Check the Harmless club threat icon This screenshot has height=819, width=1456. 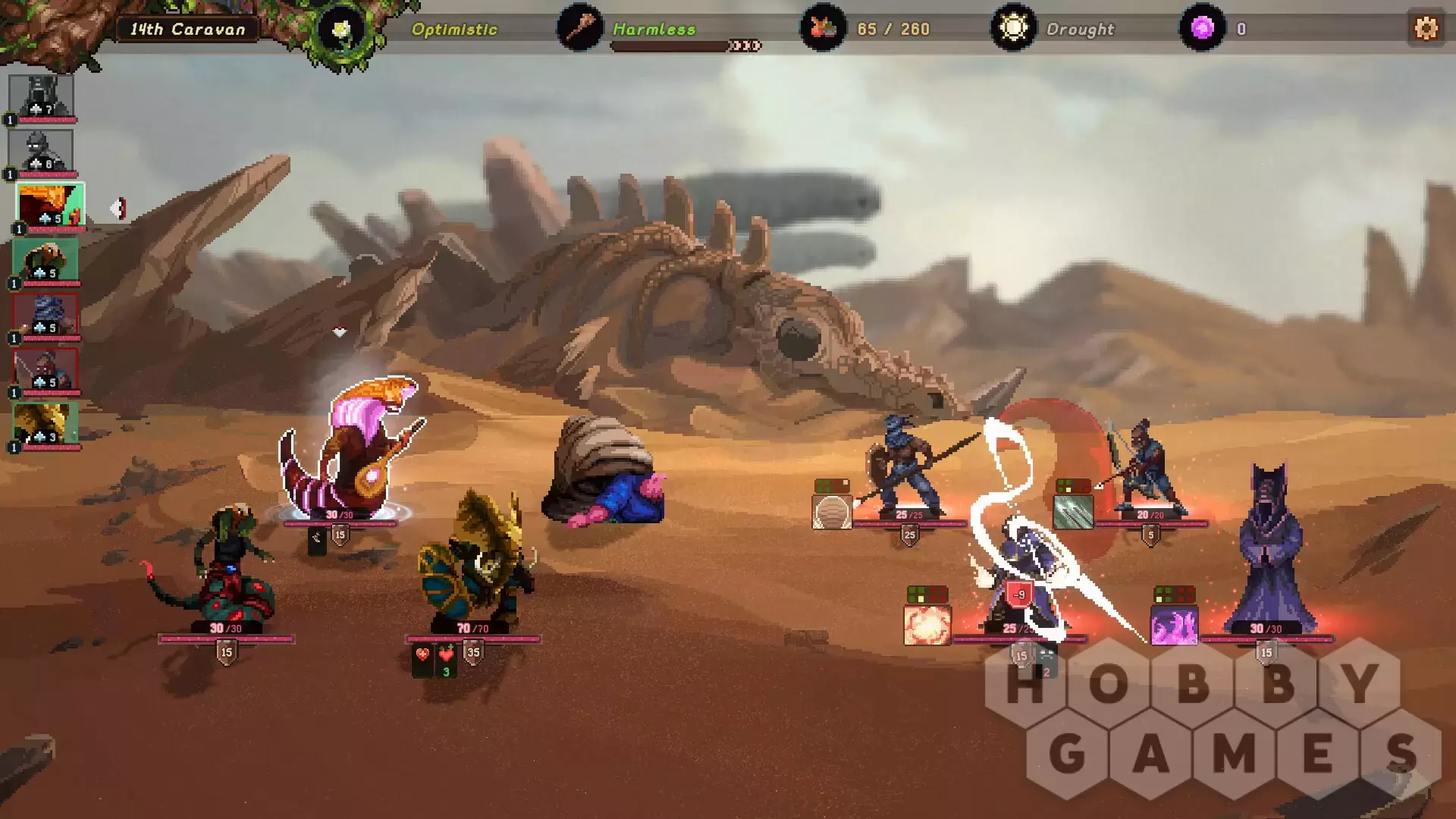pos(580,29)
